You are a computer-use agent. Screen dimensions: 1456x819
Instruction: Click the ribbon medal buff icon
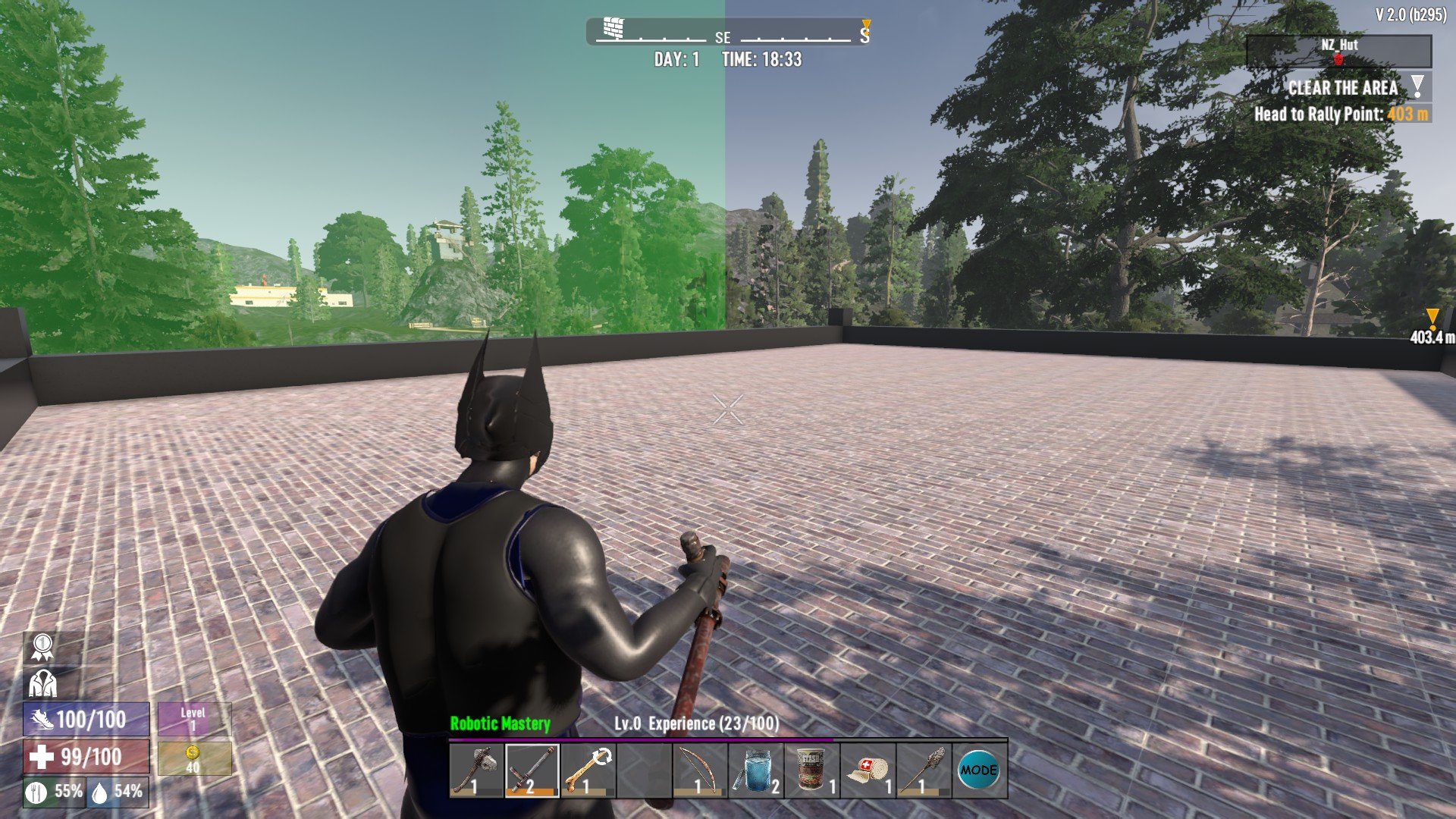click(x=42, y=647)
